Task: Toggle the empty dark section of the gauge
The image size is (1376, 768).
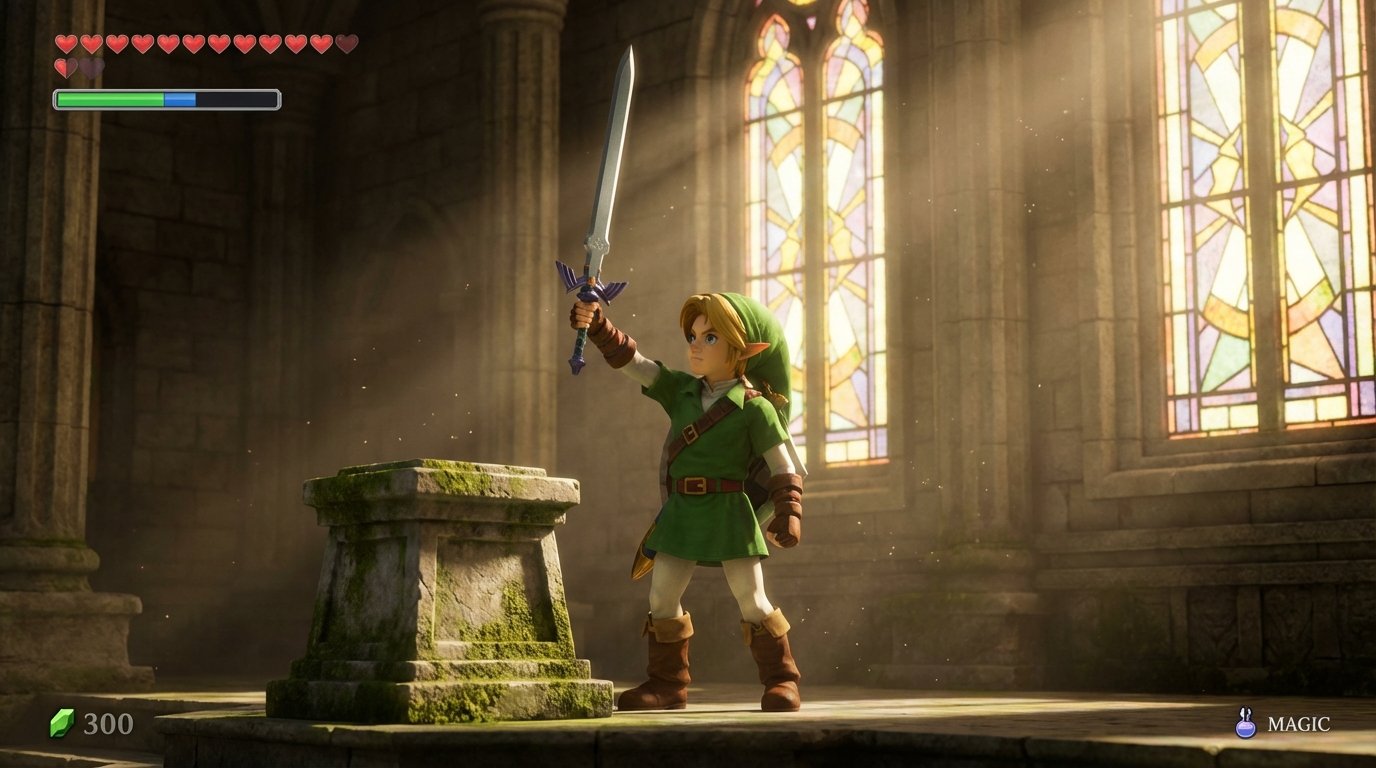Action: tap(238, 97)
